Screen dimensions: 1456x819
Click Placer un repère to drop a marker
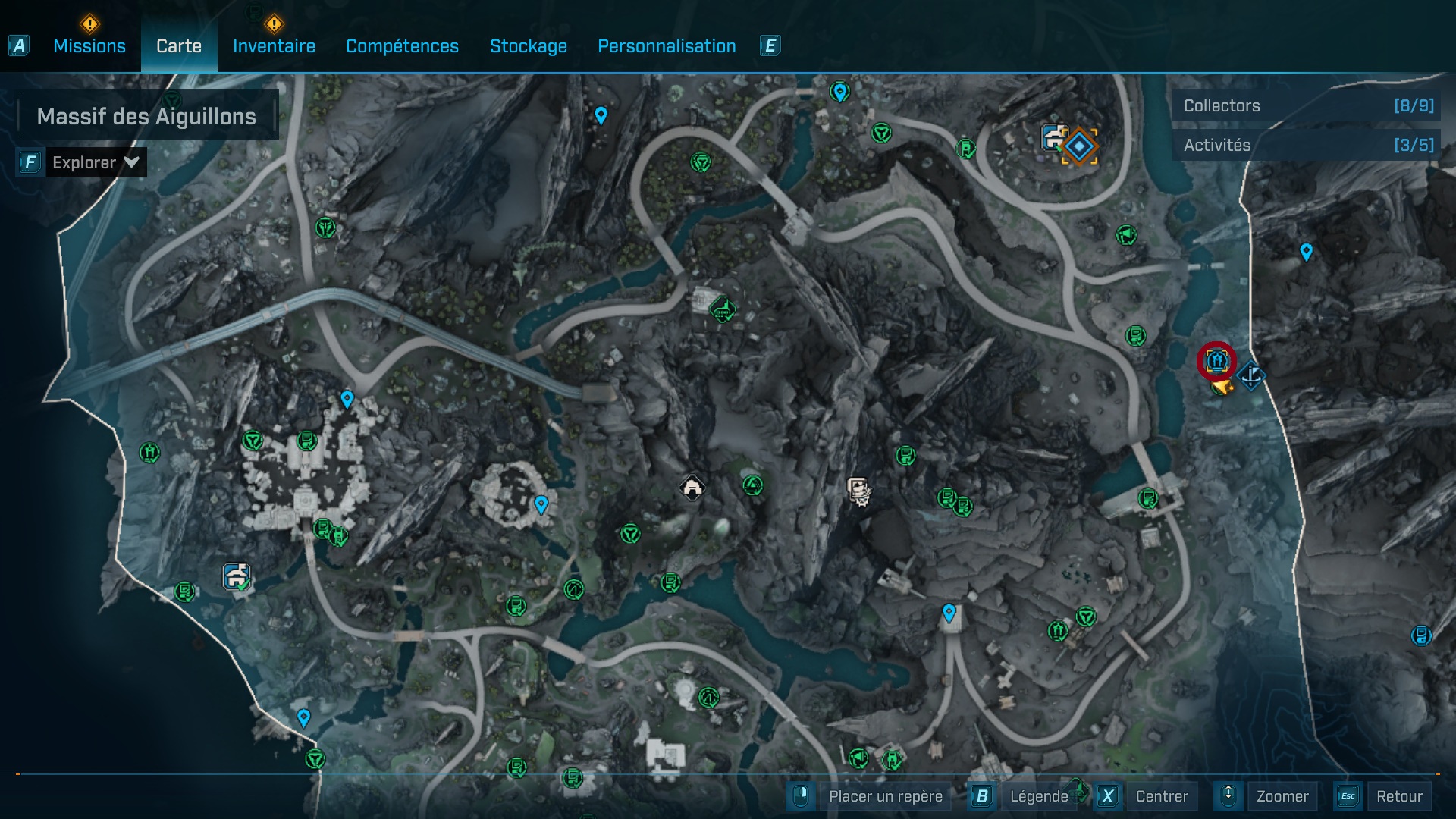[886, 796]
